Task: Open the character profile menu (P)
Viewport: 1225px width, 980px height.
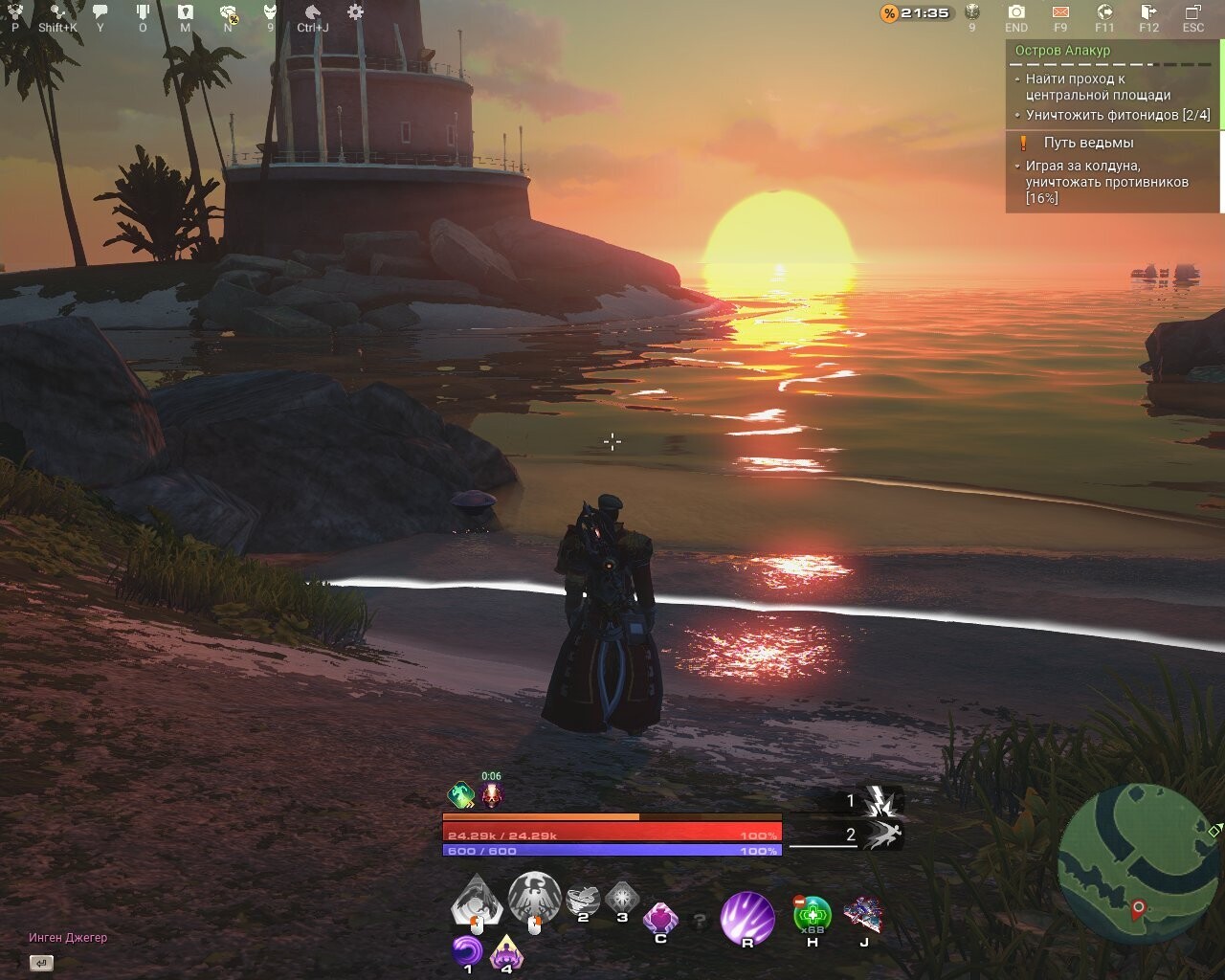Action: (14, 11)
